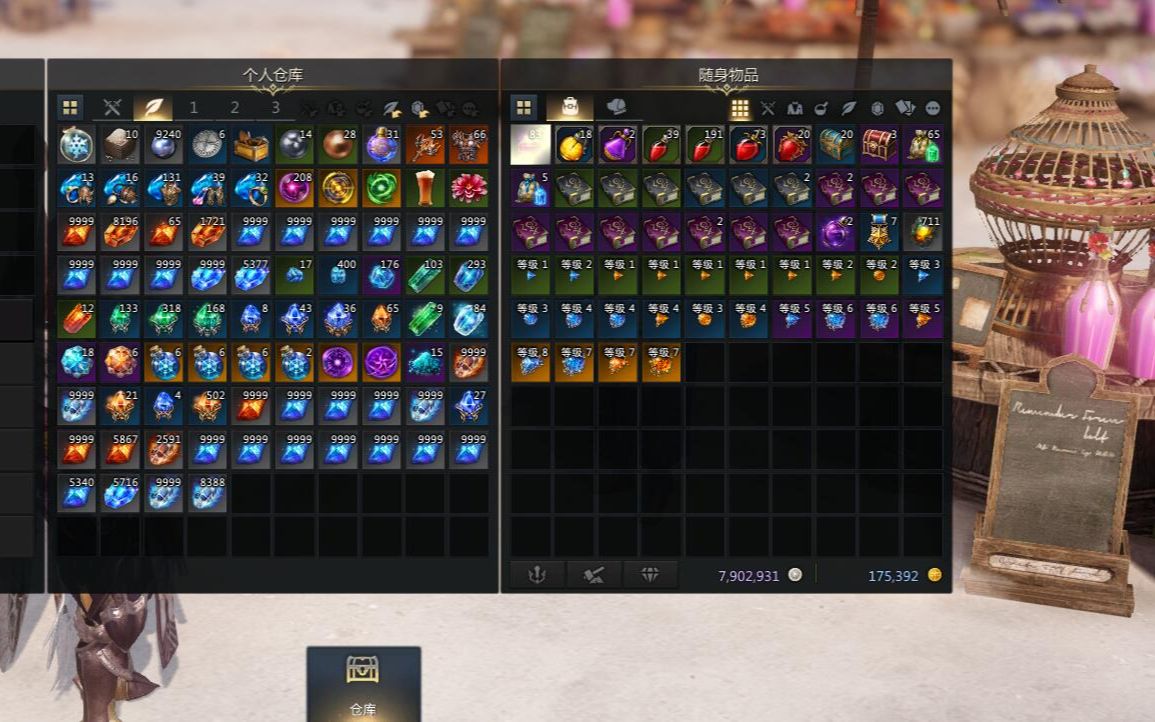Screen dimensions: 1155x722
Task: Click the diamond button under the inventory
Action: click(650, 575)
